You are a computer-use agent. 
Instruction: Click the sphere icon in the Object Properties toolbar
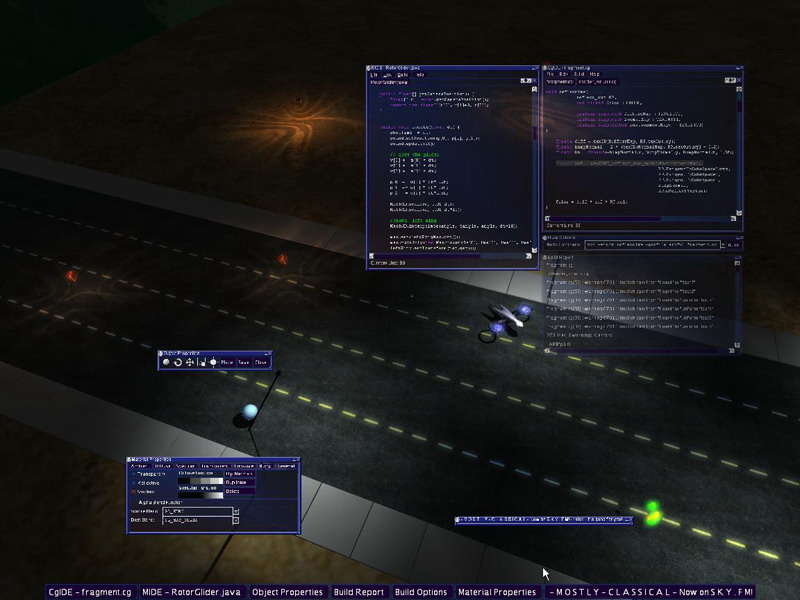tap(165, 362)
